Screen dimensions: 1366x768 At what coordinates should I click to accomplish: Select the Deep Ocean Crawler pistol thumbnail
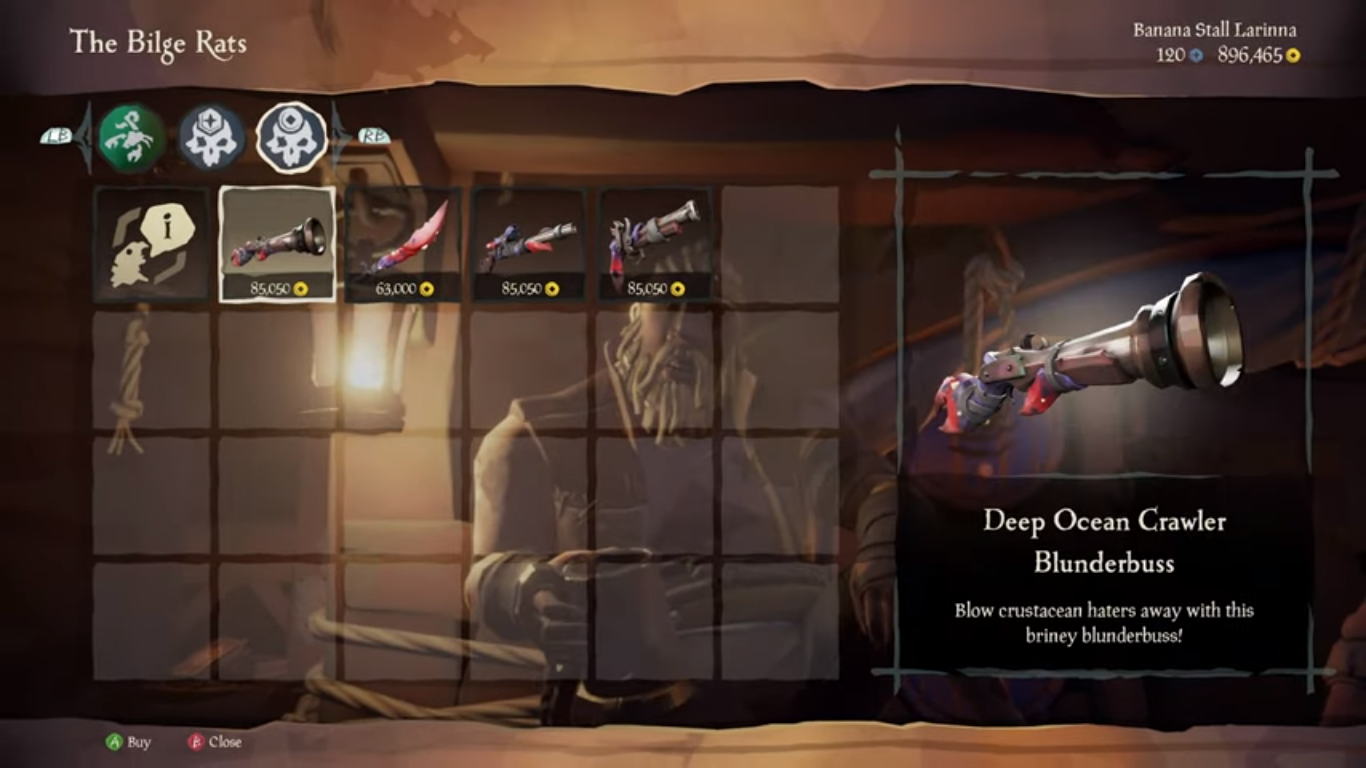(x=530, y=240)
